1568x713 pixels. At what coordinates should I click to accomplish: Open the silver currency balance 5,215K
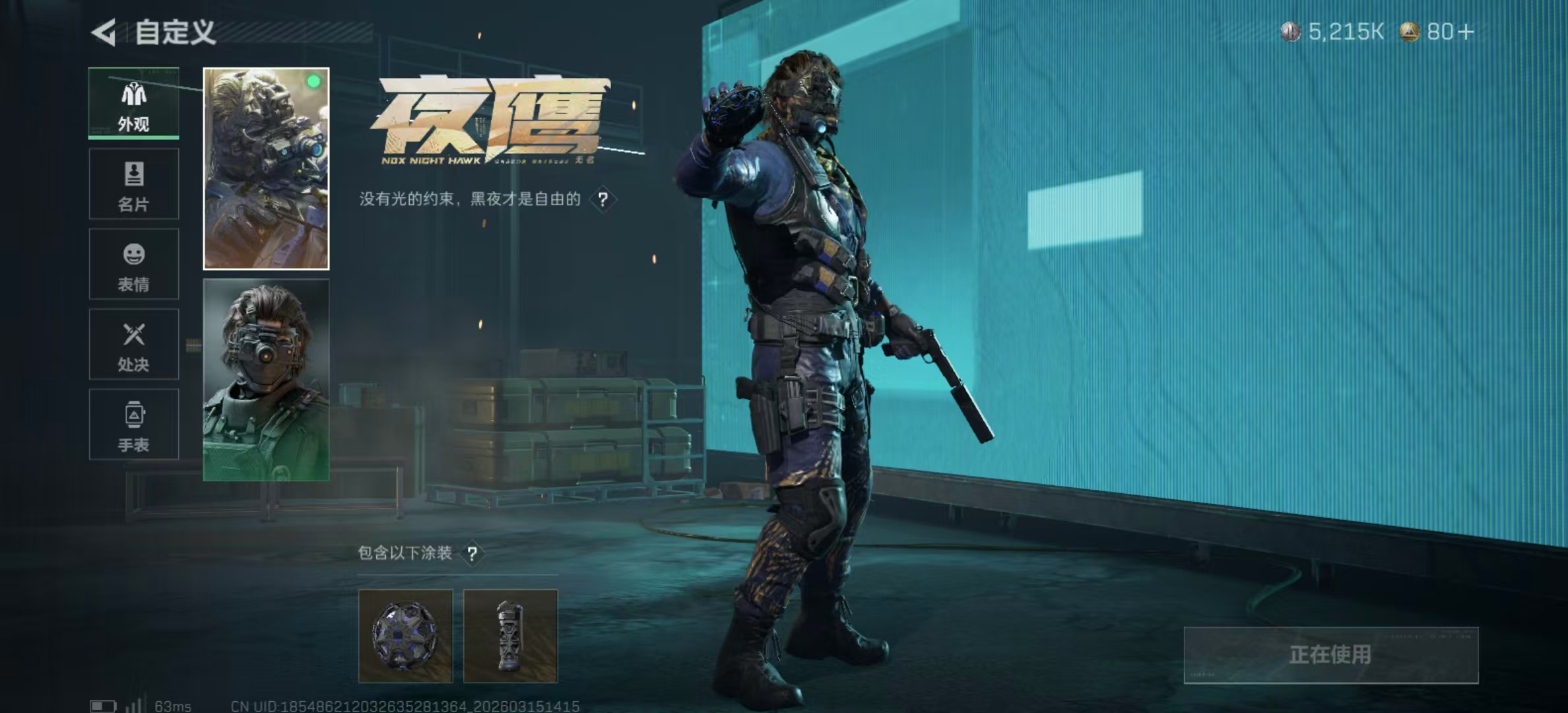pos(1333,32)
